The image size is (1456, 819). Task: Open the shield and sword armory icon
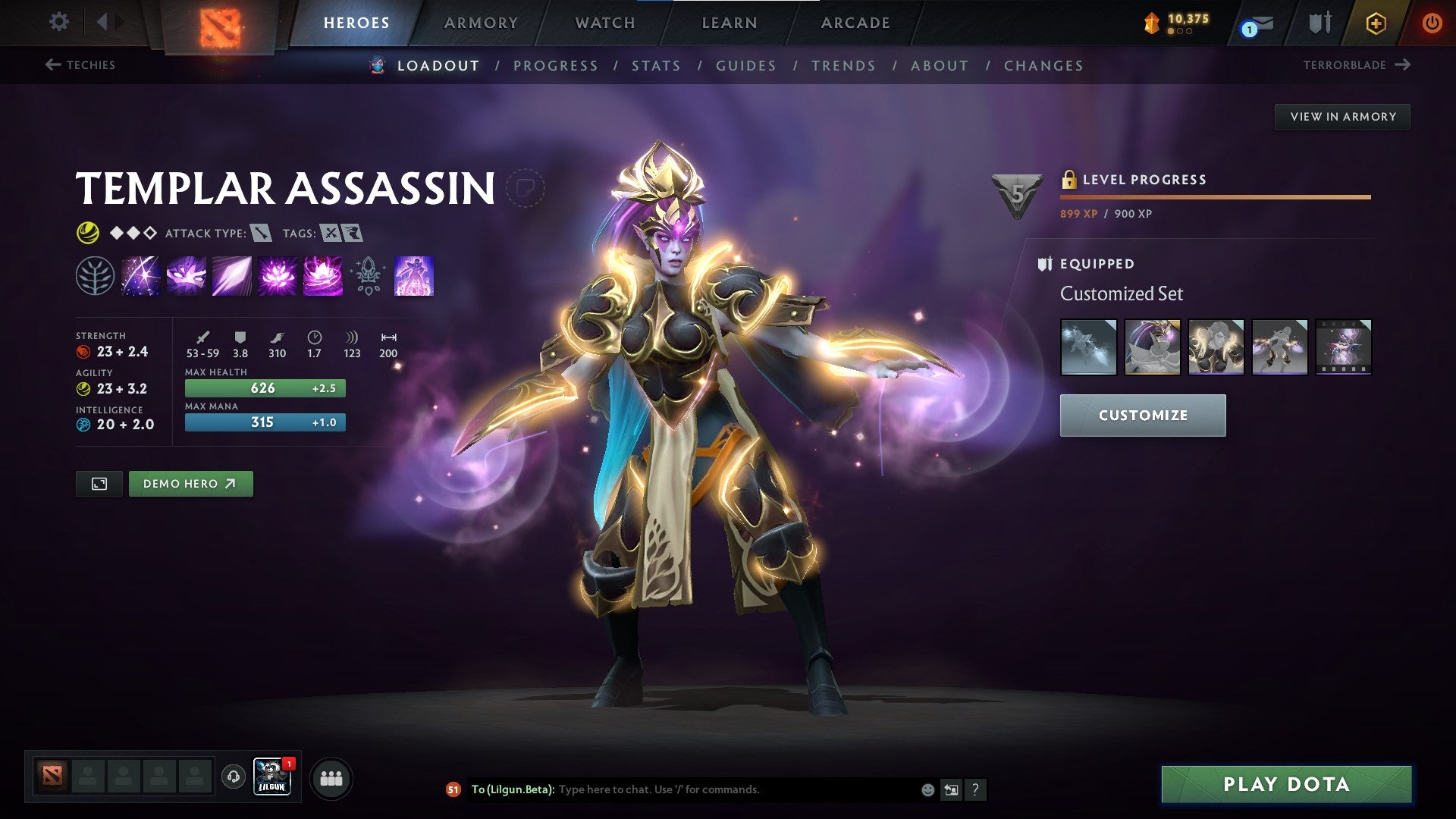click(1319, 23)
